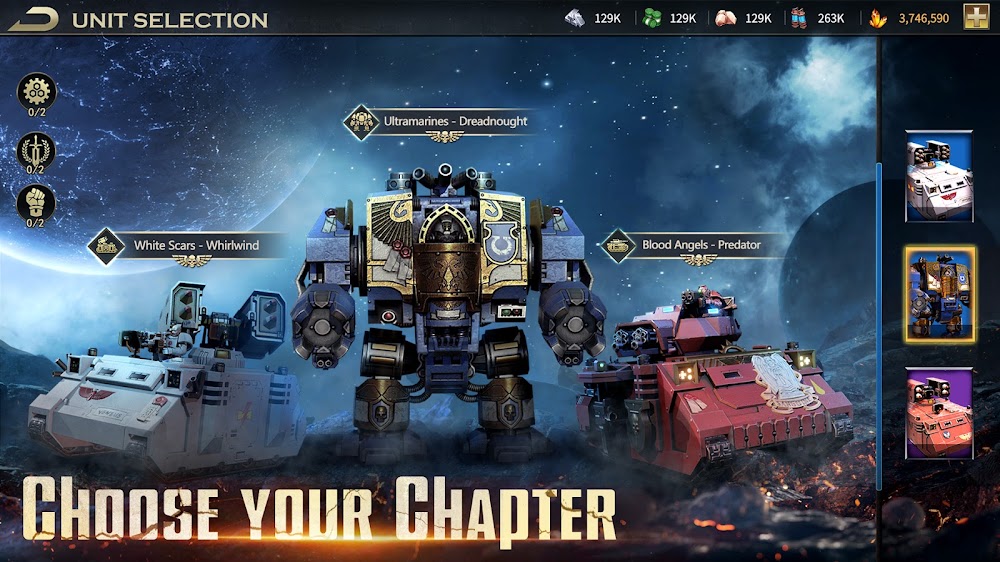The height and width of the screenshot is (562, 1000).
Task: Add currency with the gold plus button
Action: pos(976,17)
